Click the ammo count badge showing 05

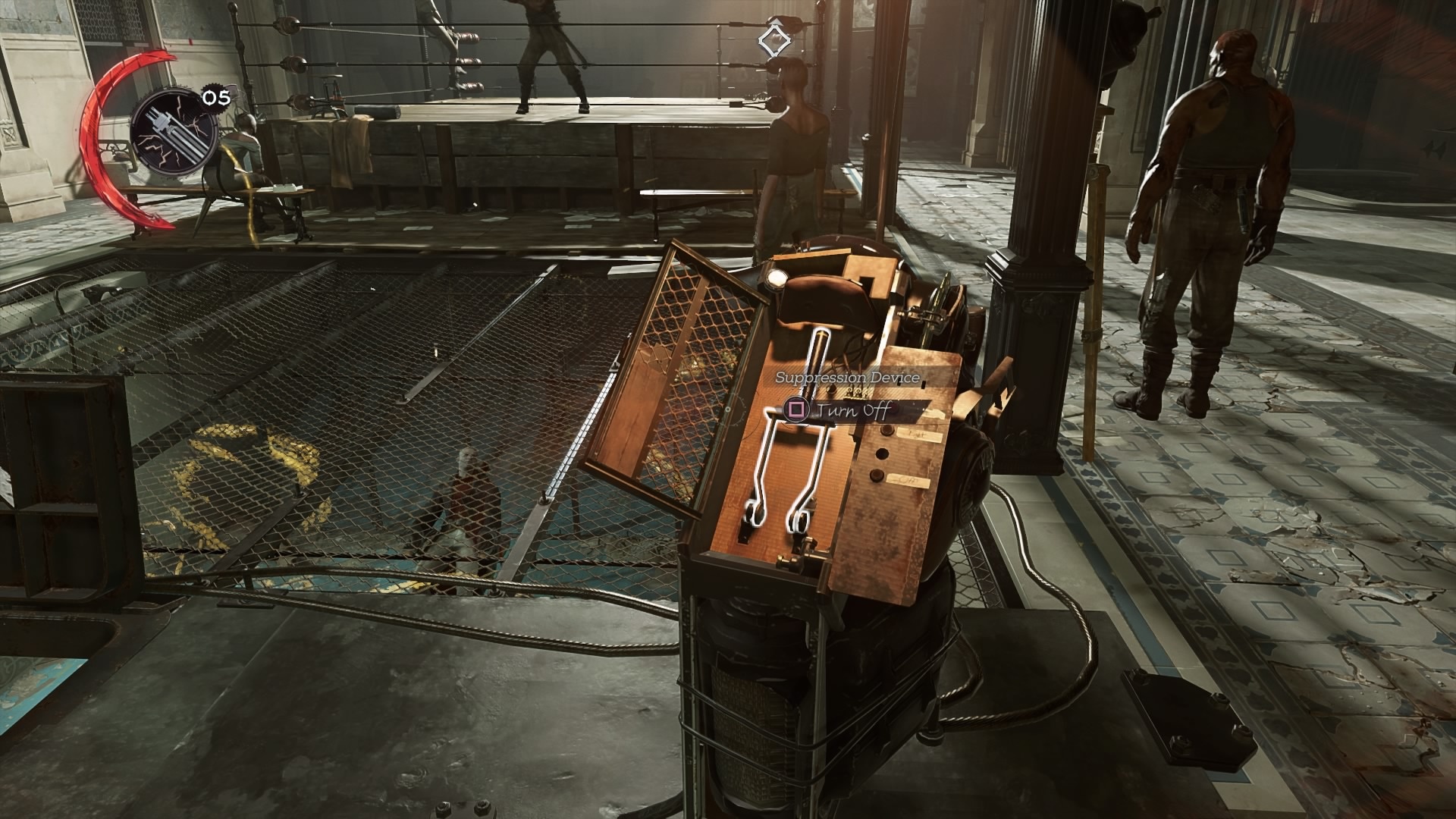(x=211, y=97)
